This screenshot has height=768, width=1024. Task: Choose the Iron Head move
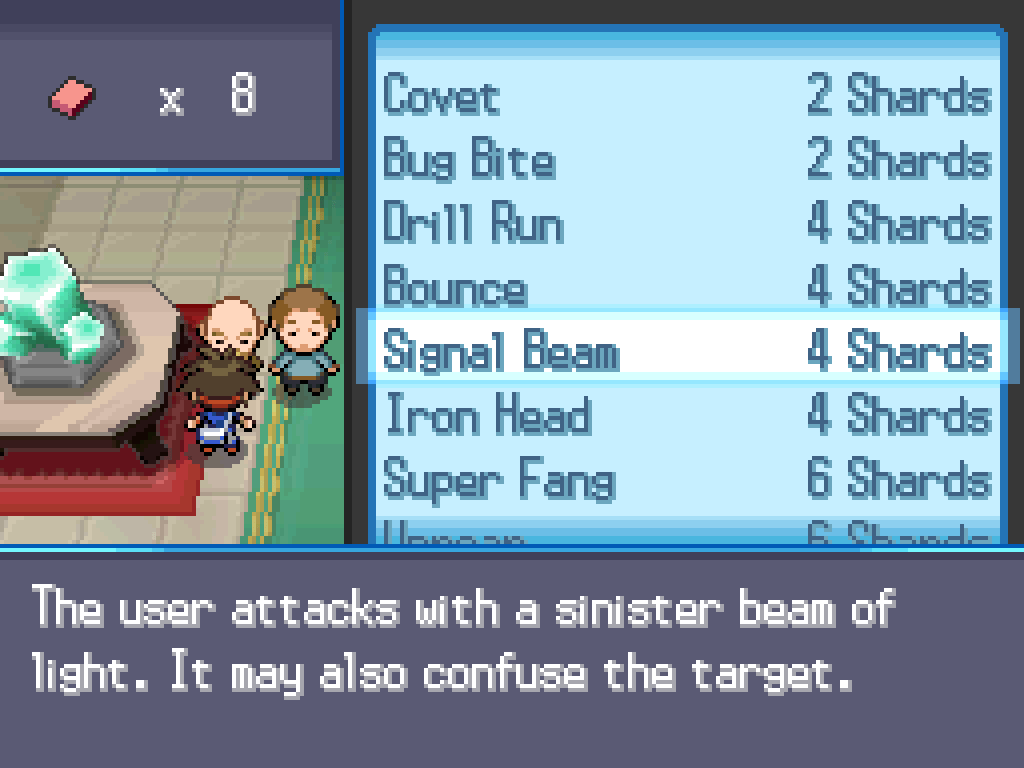click(x=686, y=416)
